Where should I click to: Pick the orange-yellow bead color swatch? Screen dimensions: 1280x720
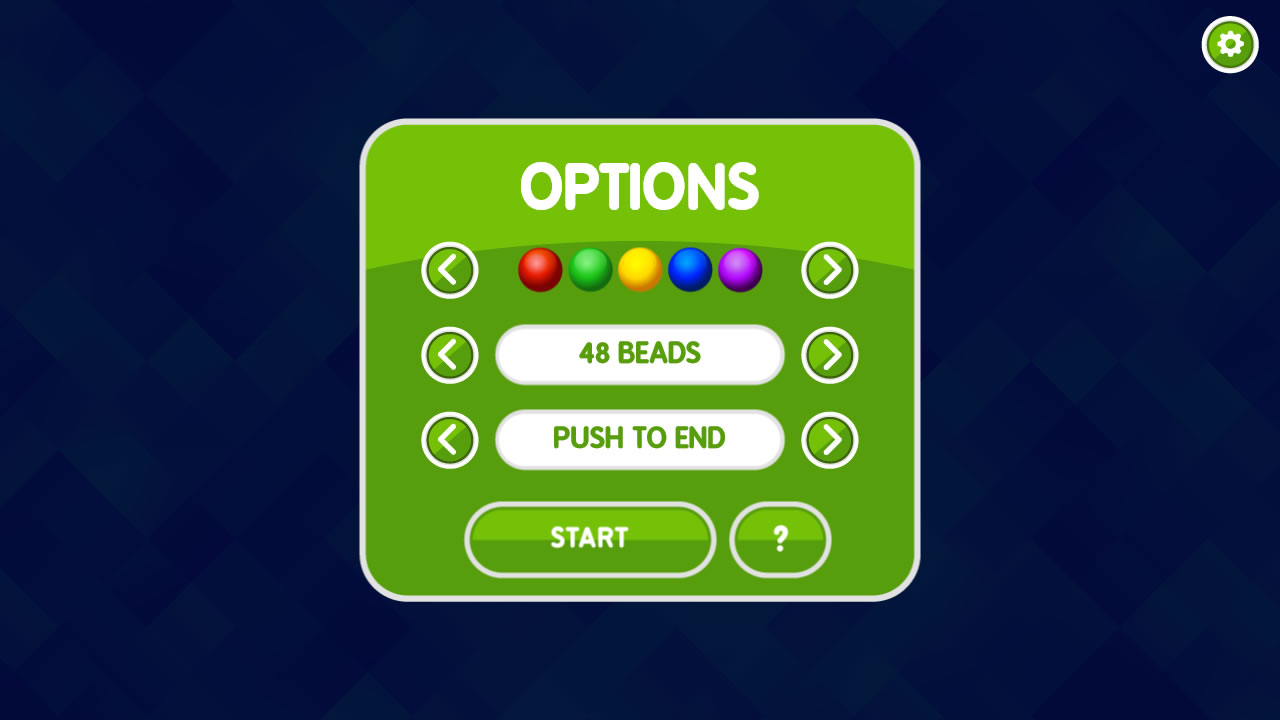pyautogui.click(x=640, y=269)
